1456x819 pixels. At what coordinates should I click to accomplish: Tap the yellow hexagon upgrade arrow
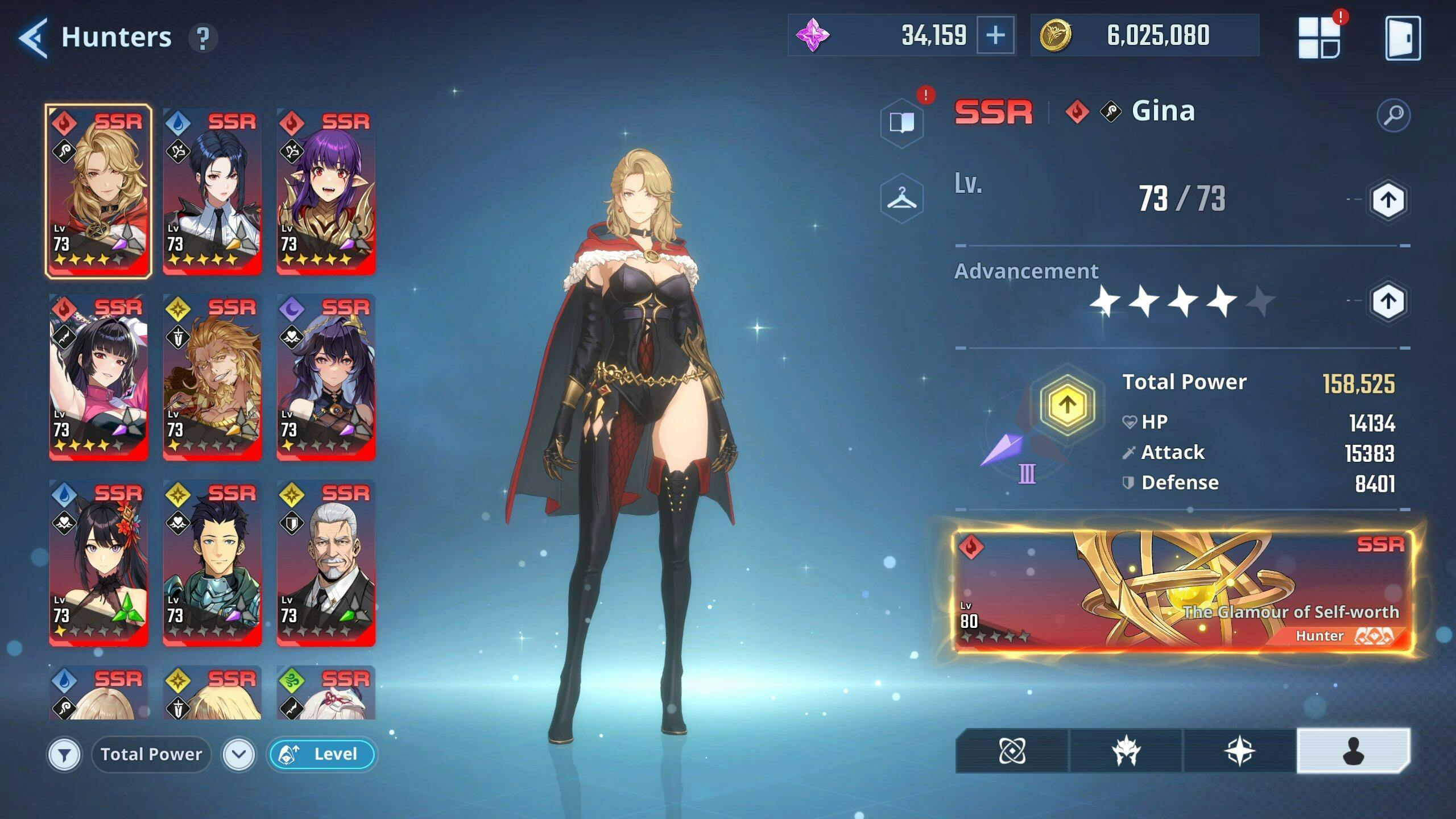(x=1067, y=405)
